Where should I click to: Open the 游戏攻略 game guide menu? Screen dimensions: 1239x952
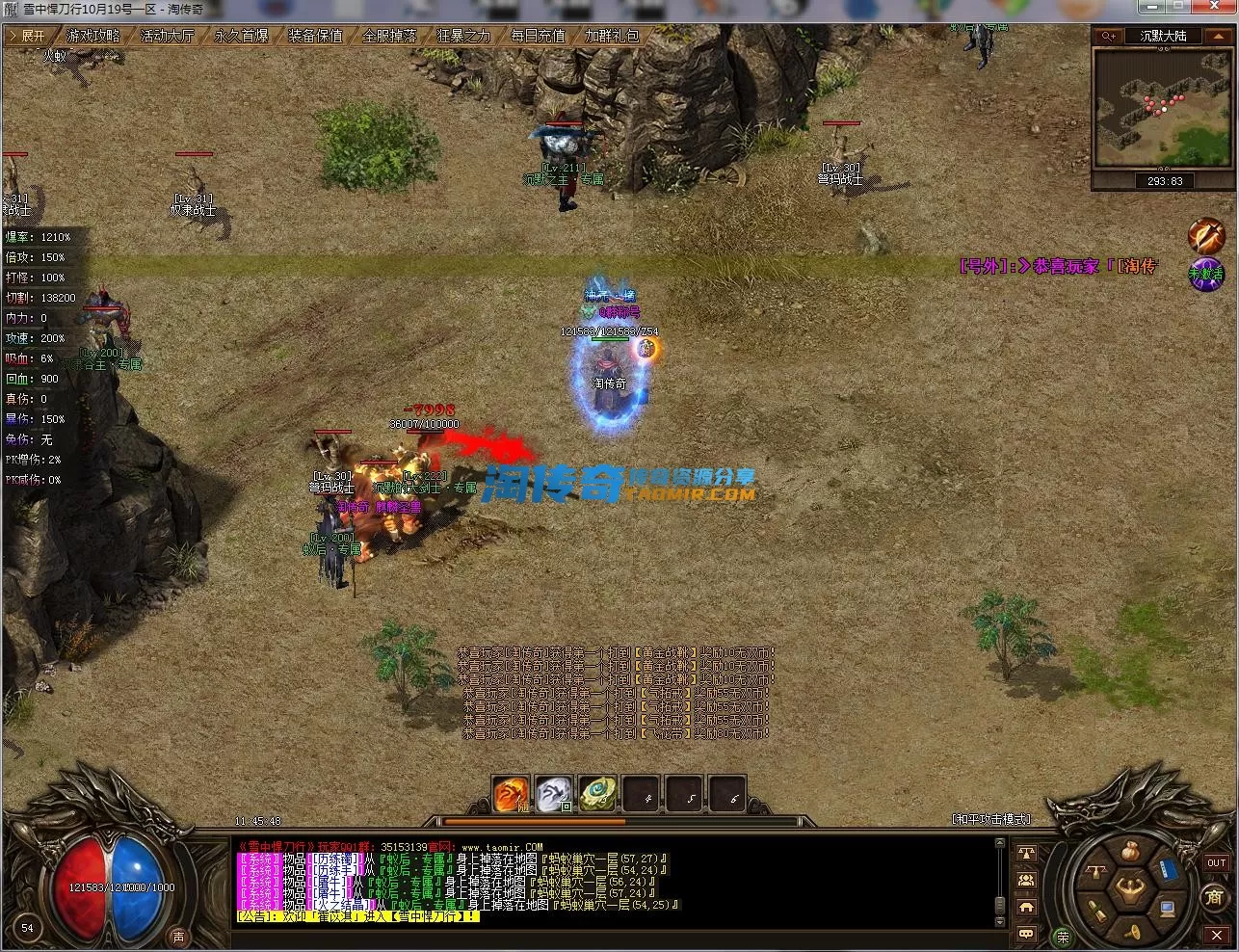point(93,36)
